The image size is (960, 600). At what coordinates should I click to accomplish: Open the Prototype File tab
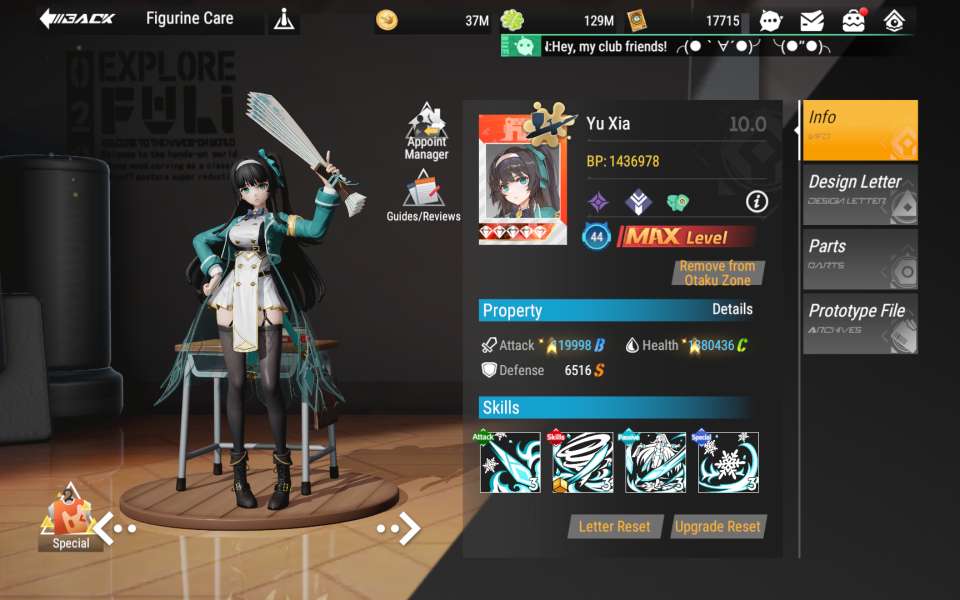coord(859,322)
